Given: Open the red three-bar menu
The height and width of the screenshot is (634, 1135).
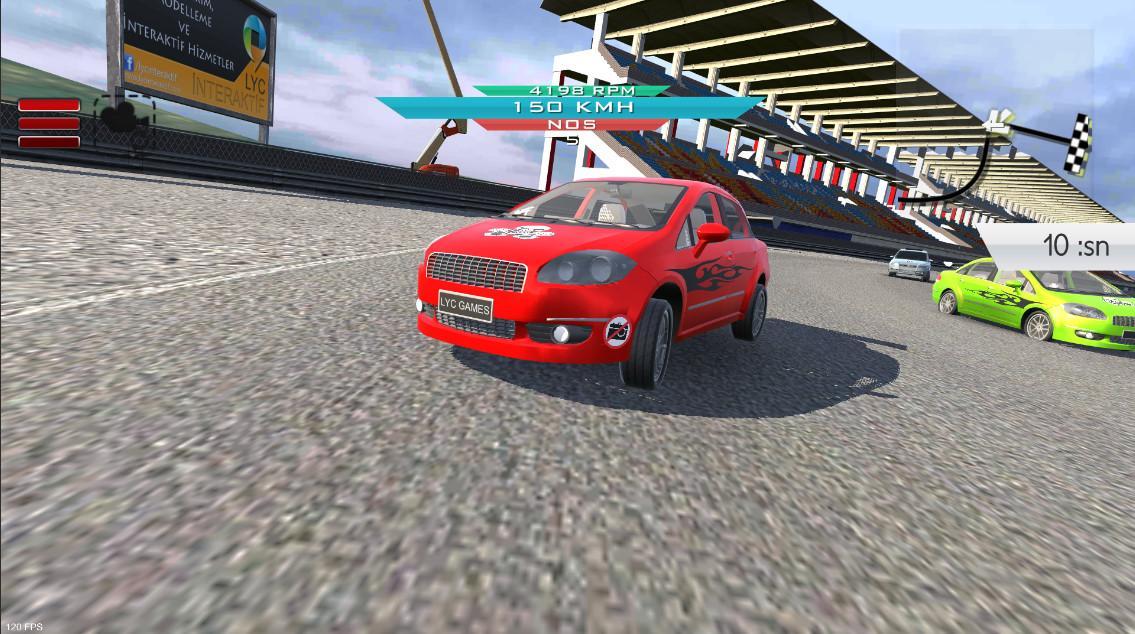Looking at the screenshot, I should click(49, 123).
